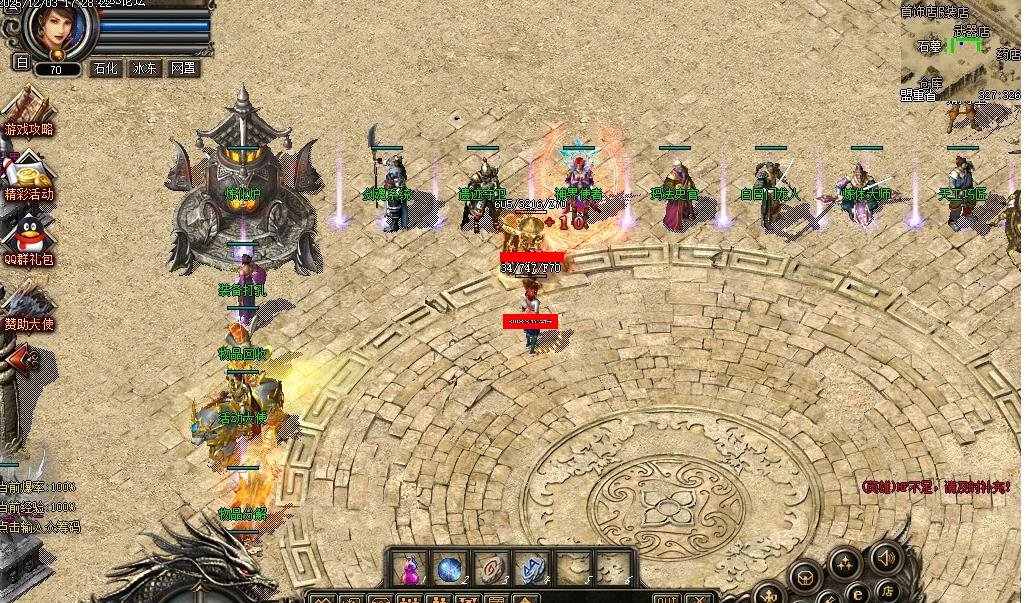Use the blue orb in hotbar slot 2
The width and height of the screenshot is (1026, 603).
click(448, 568)
